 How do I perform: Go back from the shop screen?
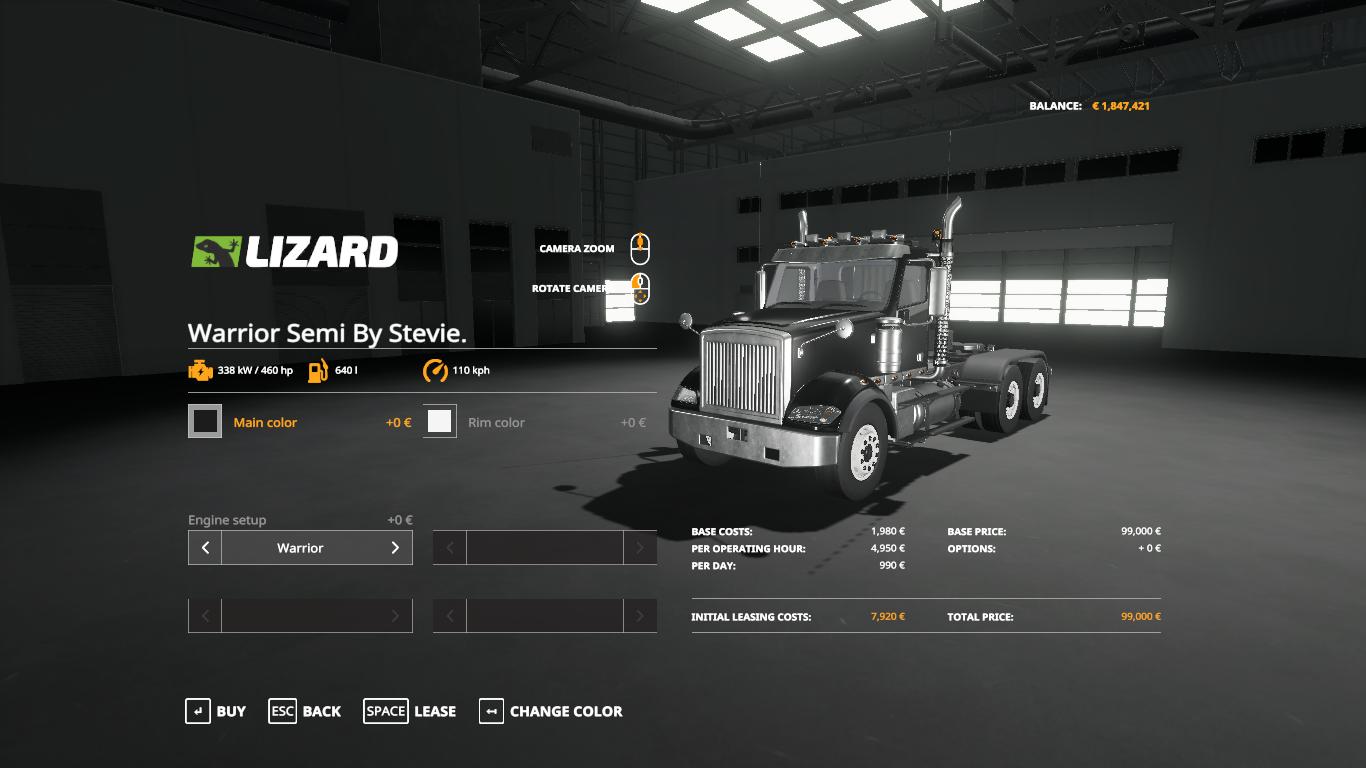[x=305, y=711]
